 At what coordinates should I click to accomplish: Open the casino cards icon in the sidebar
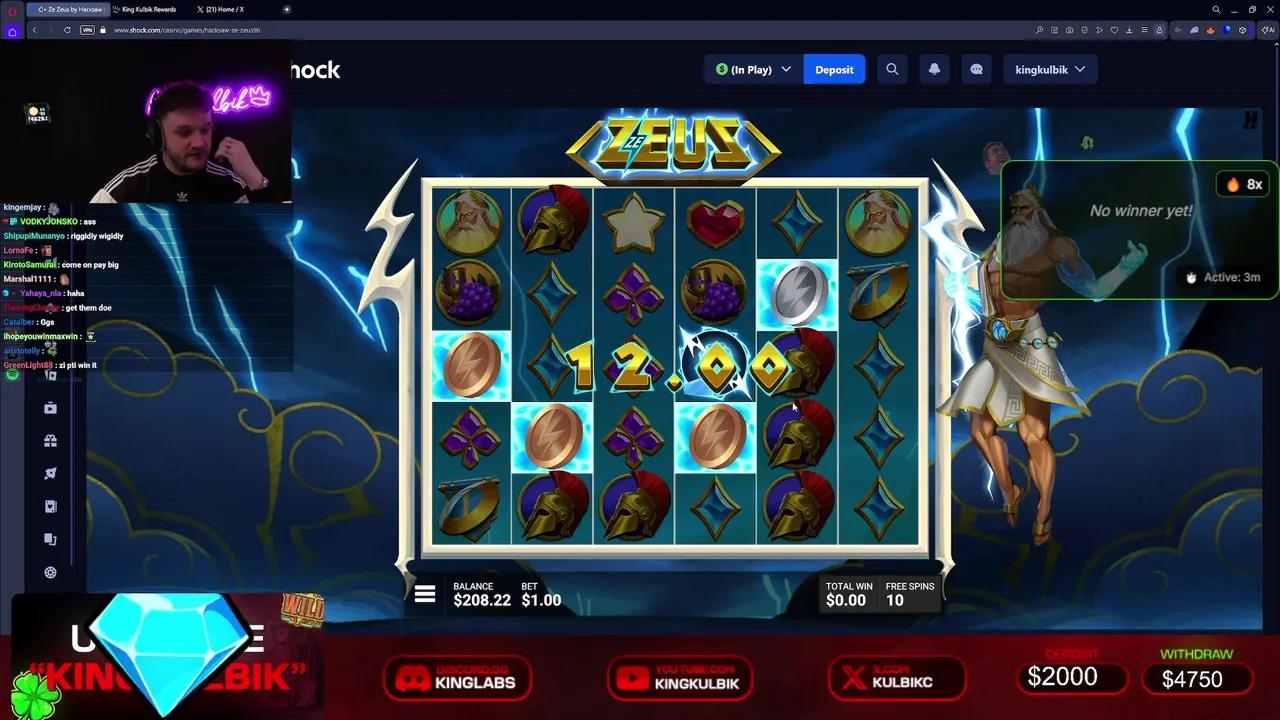tap(50, 506)
